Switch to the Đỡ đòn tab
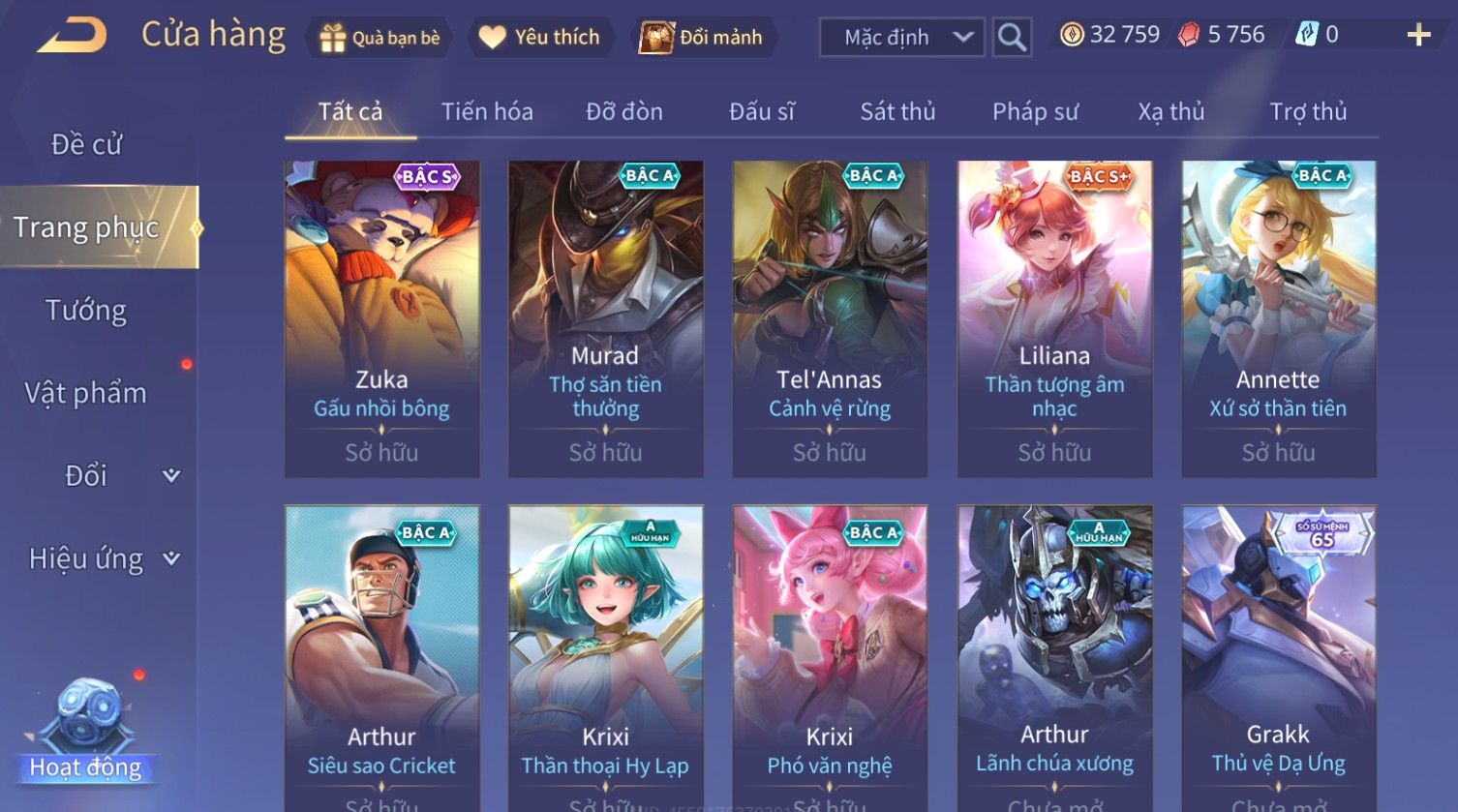 coord(624,112)
